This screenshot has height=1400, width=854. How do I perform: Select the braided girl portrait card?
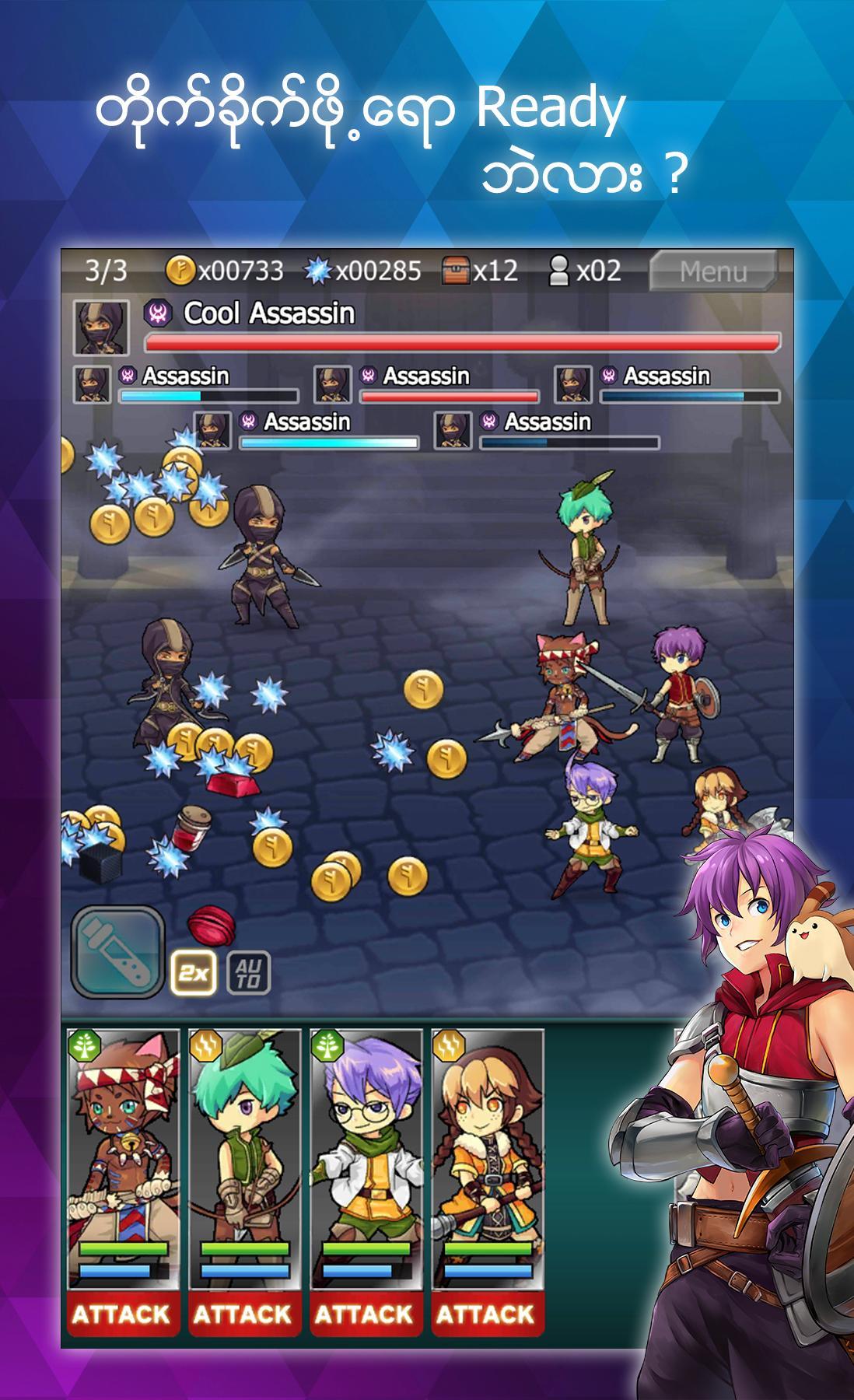click(x=486, y=1151)
